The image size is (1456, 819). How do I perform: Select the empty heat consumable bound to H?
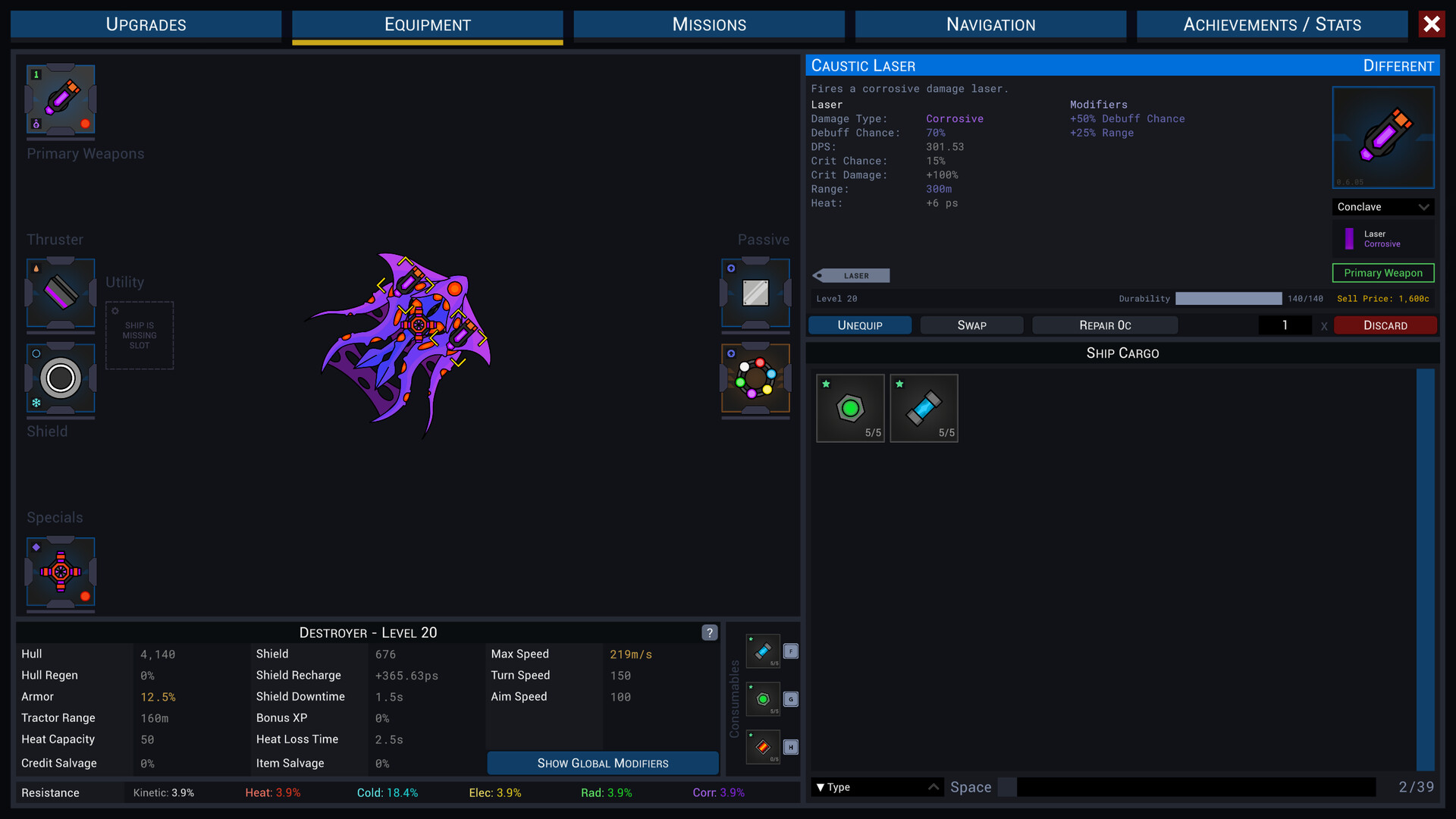tap(763, 747)
